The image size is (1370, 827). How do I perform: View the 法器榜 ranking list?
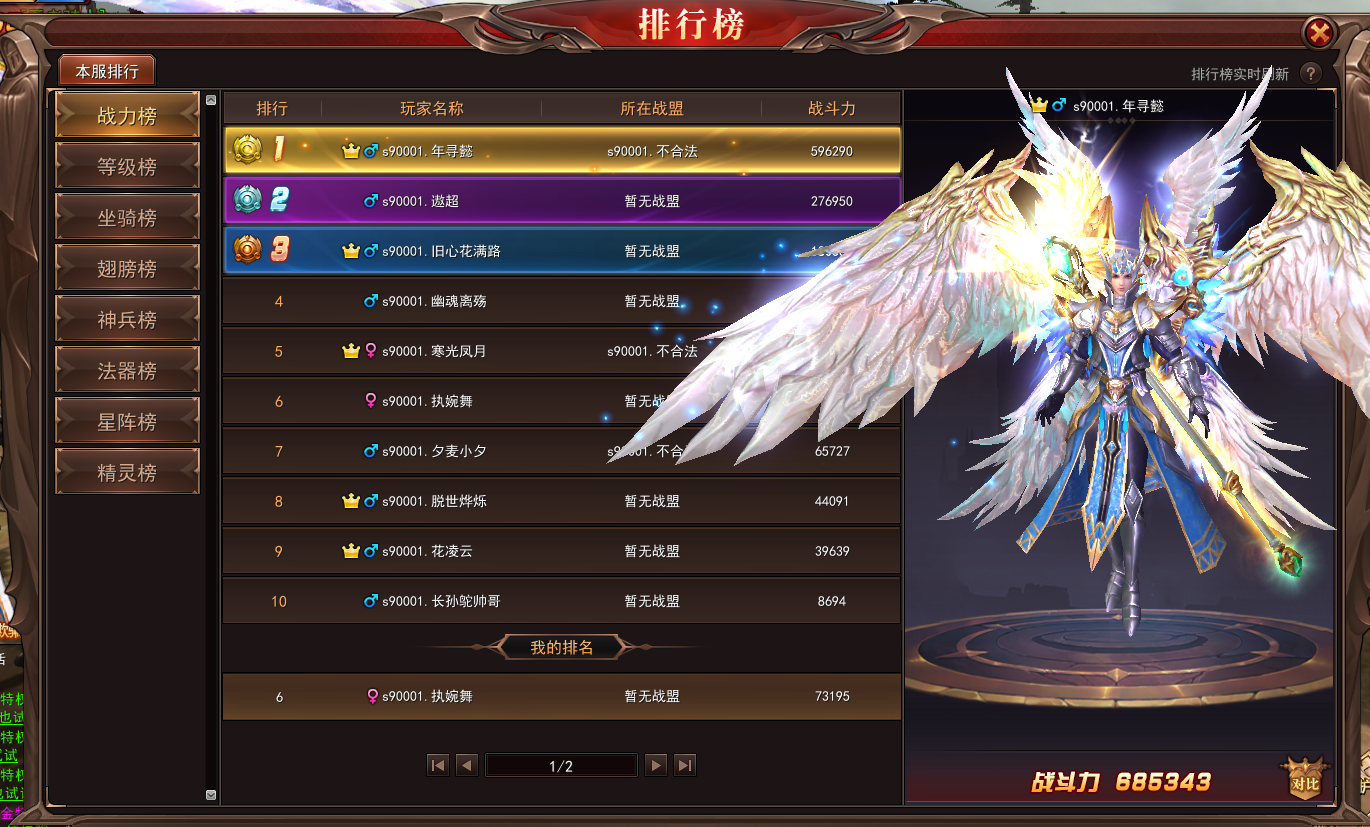(127, 371)
